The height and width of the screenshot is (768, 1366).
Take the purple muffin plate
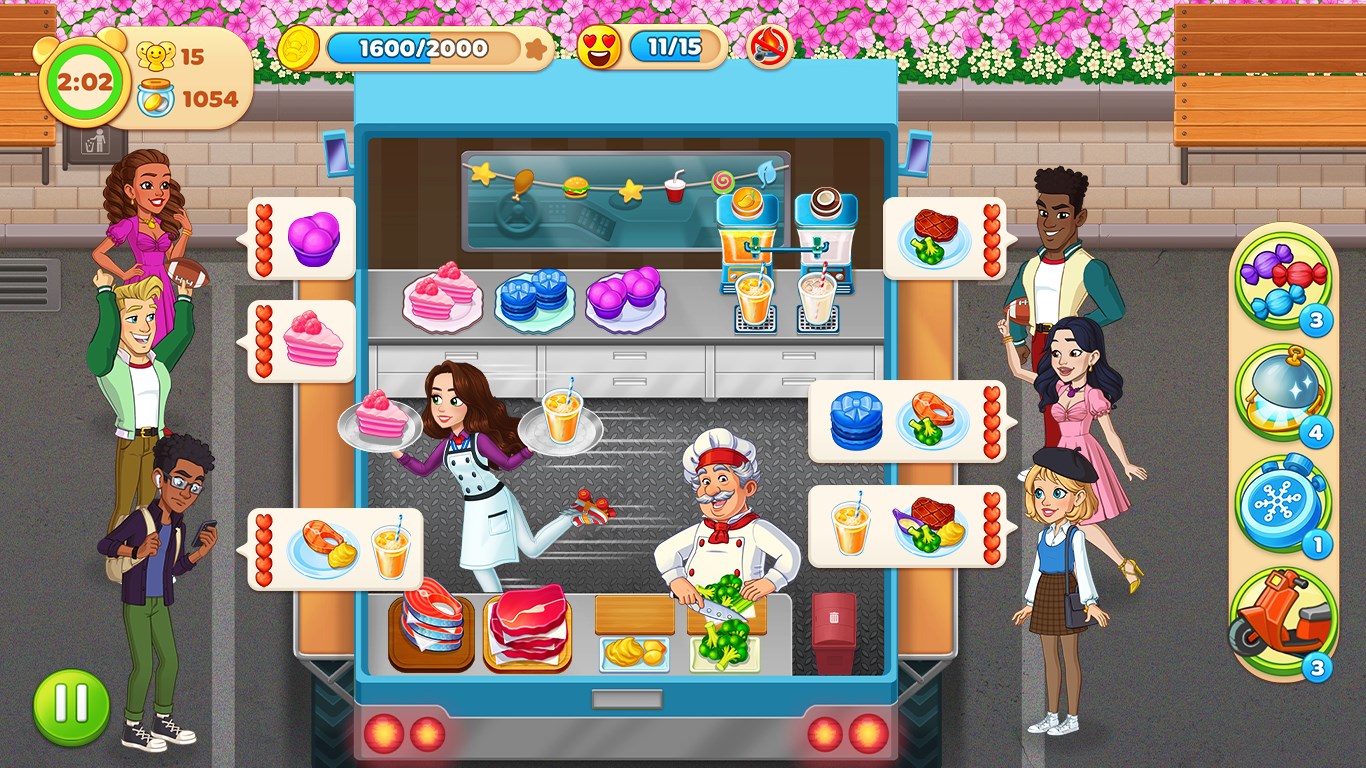pos(624,295)
